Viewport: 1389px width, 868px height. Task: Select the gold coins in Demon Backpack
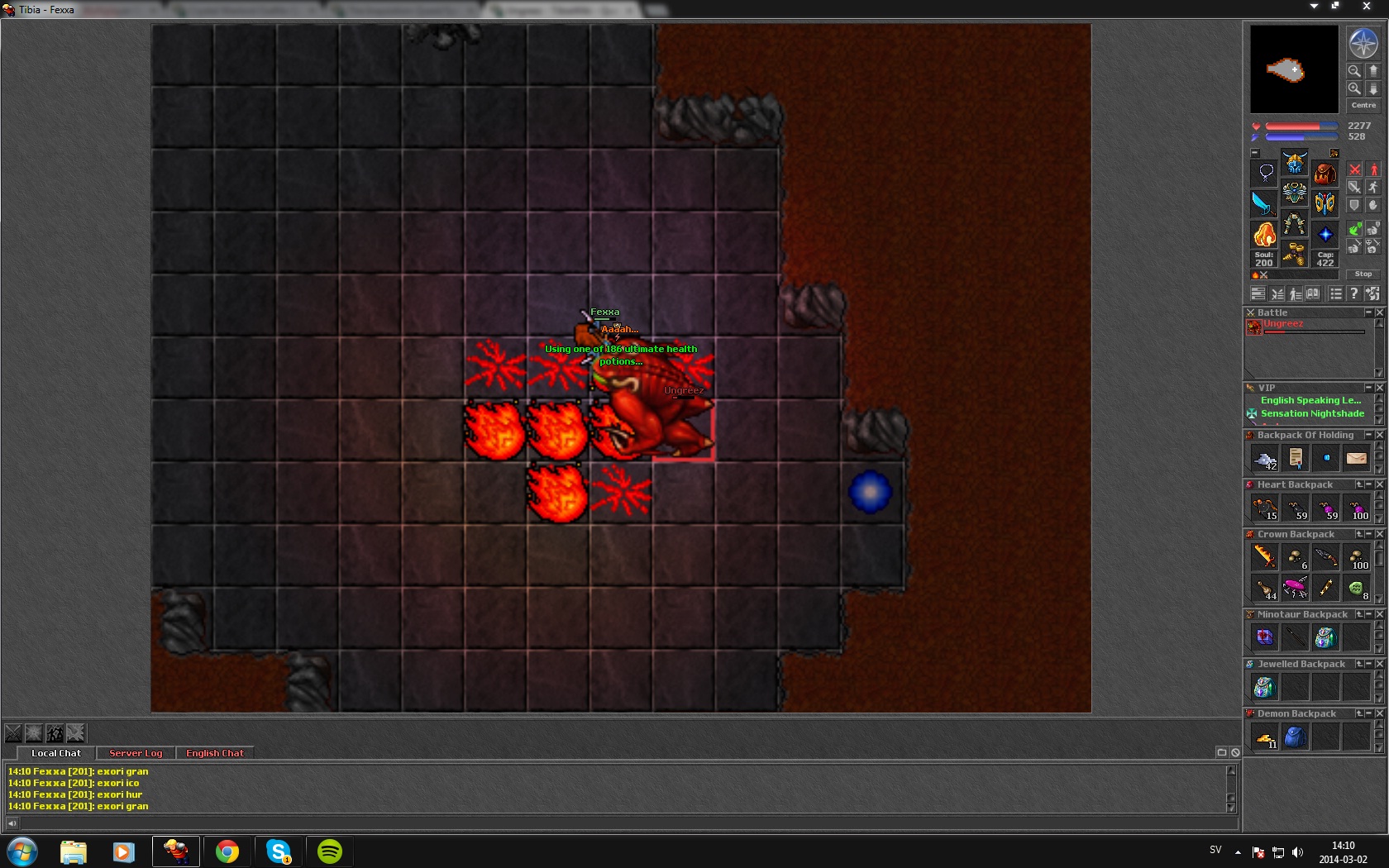[x=1265, y=737]
